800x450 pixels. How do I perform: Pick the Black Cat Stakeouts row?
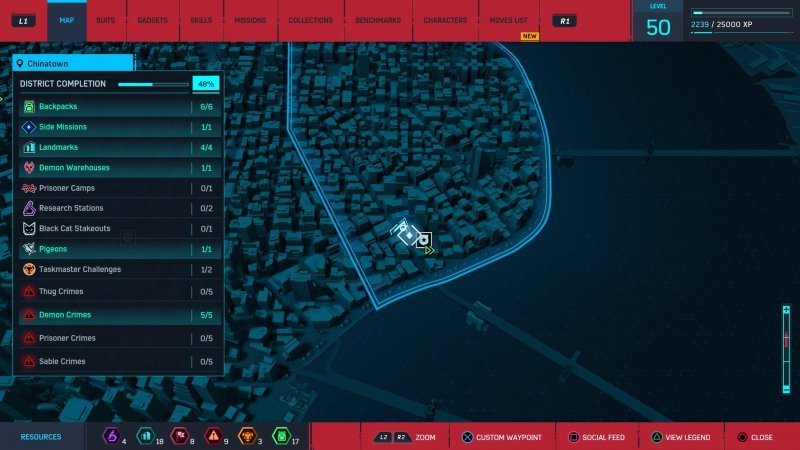coord(118,229)
